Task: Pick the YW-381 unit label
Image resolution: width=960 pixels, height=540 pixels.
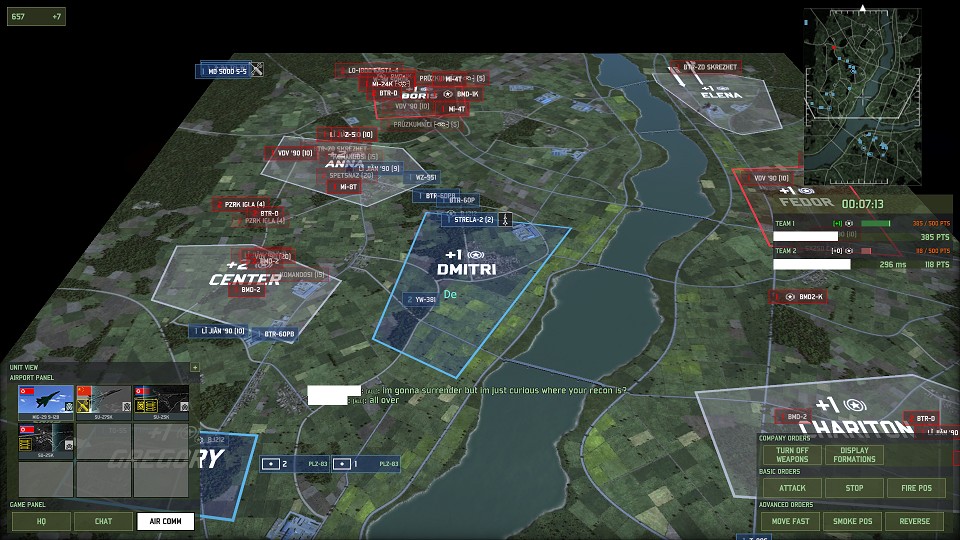Action: [x=422, y=299]
